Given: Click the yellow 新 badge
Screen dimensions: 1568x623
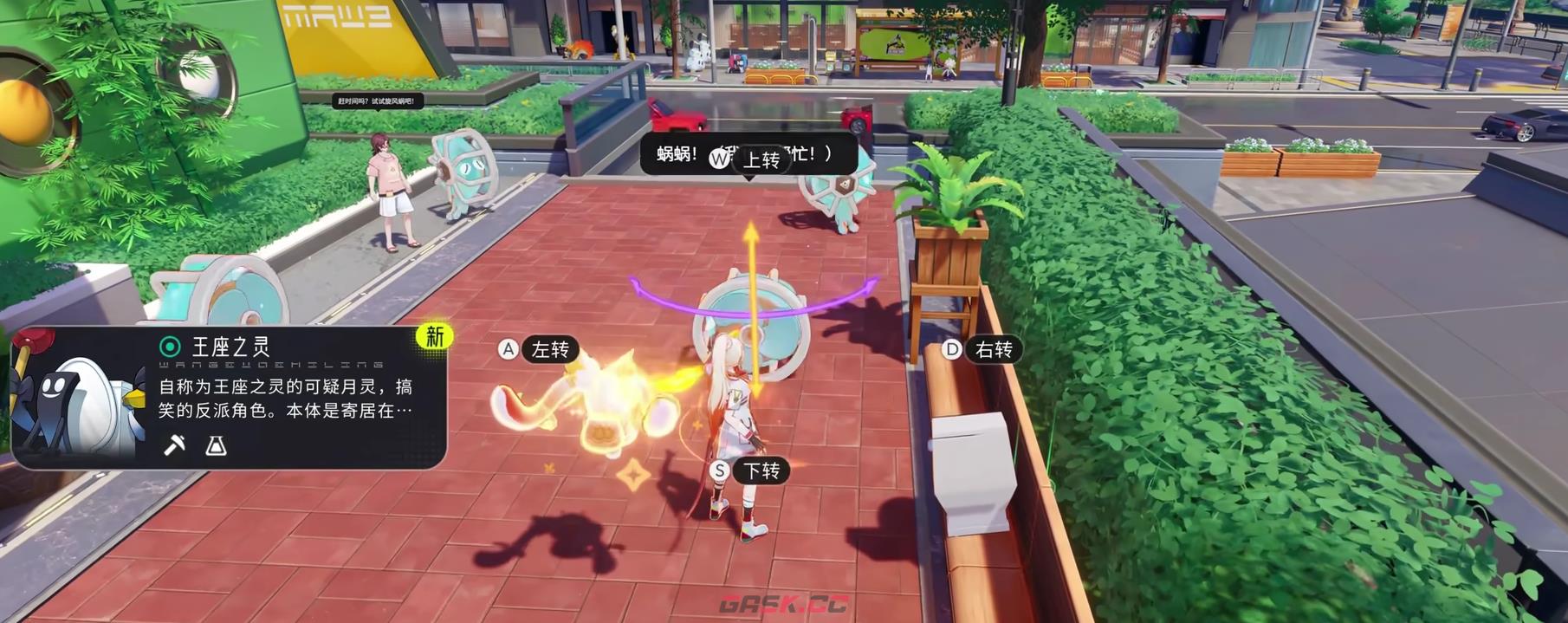Looking at the screenshot, I should [434, 336].
